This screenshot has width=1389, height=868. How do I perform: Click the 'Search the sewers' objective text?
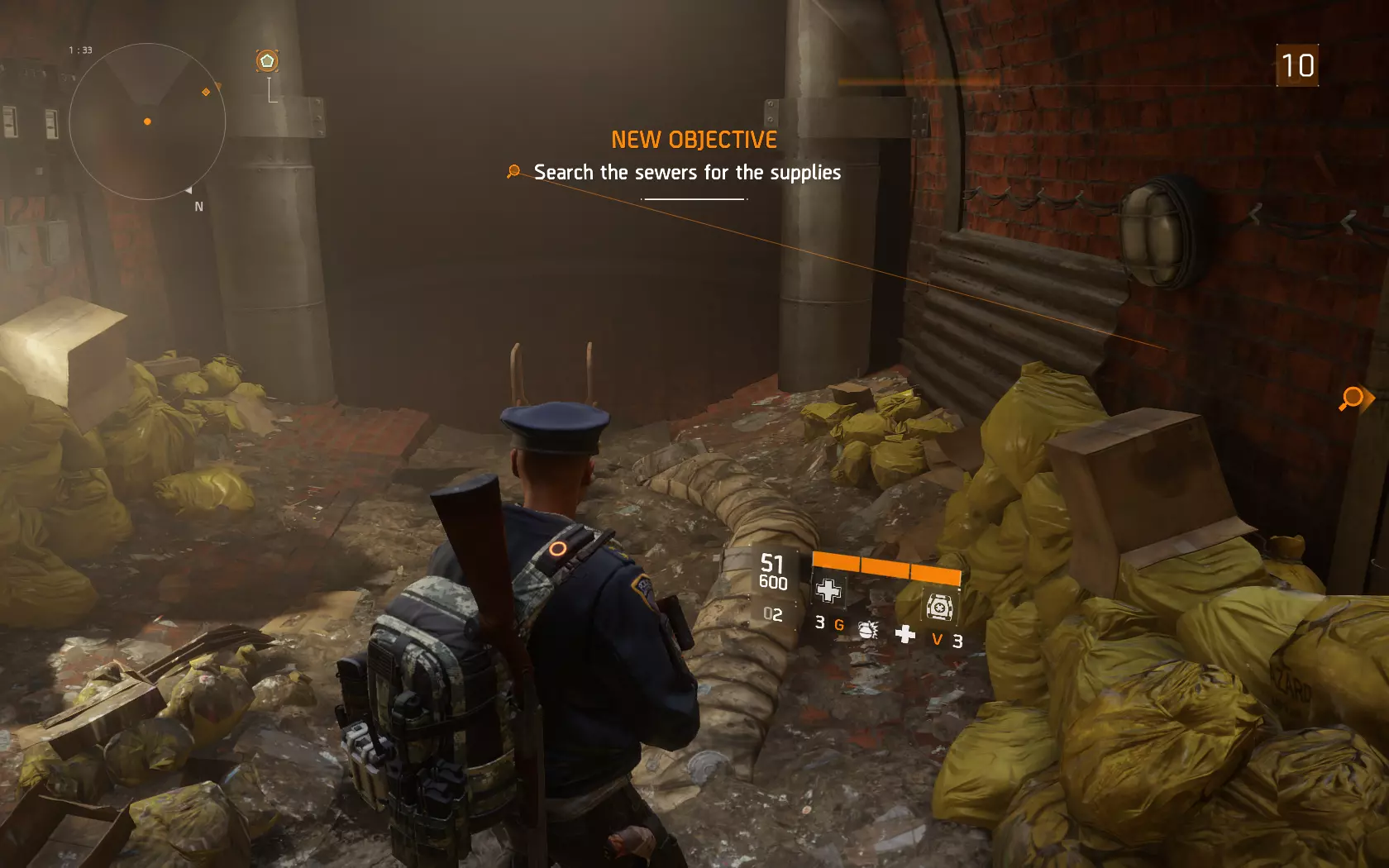686,173
